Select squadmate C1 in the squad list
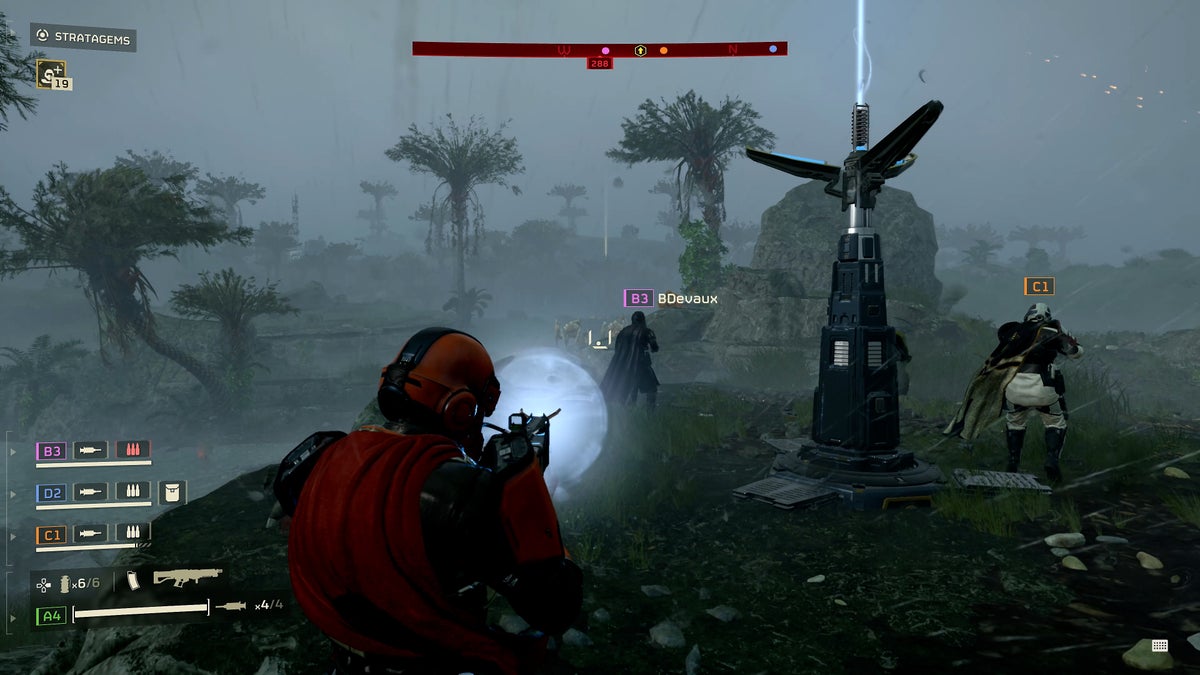Image resolution: width=1200 pixels, height=675 pixels. [51, 534]
